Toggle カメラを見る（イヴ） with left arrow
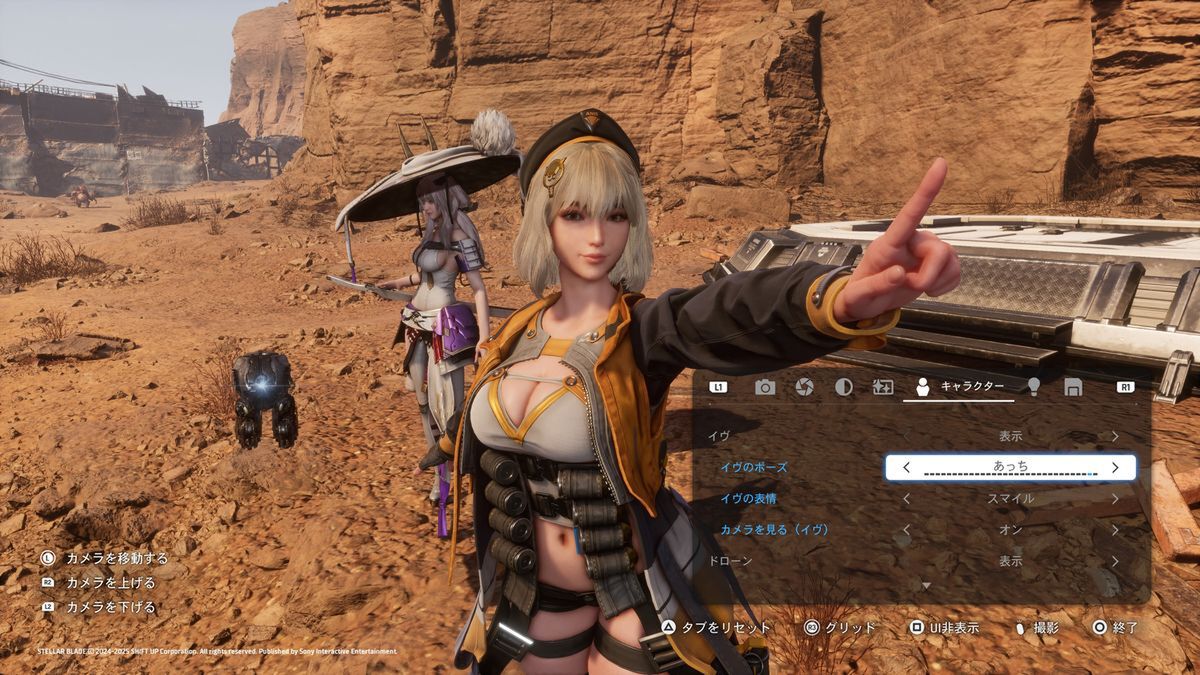1200x675 pixels. [x=906, y=530]
